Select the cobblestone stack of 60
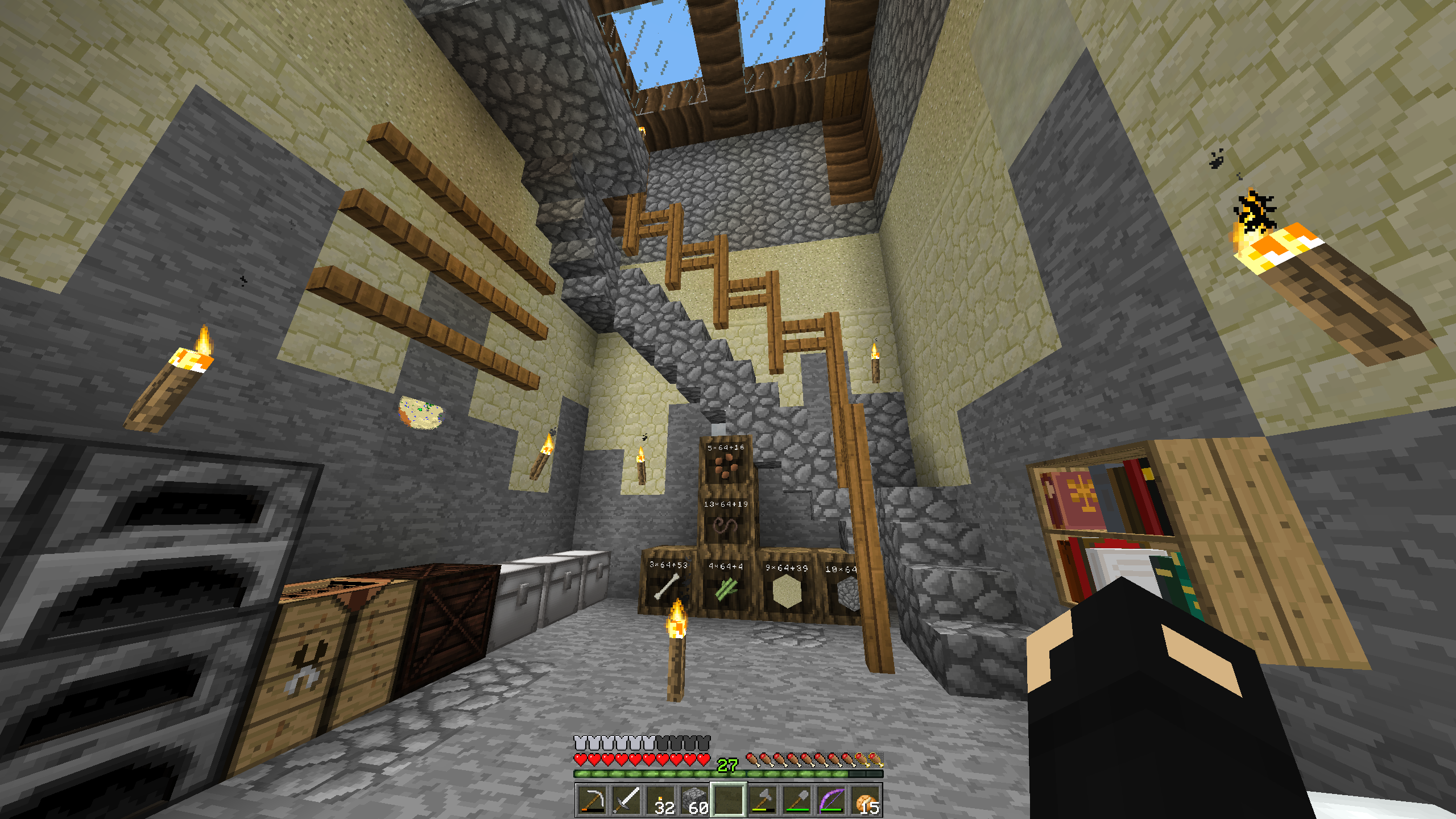The image size is (1456, 819). coord(694,800)
